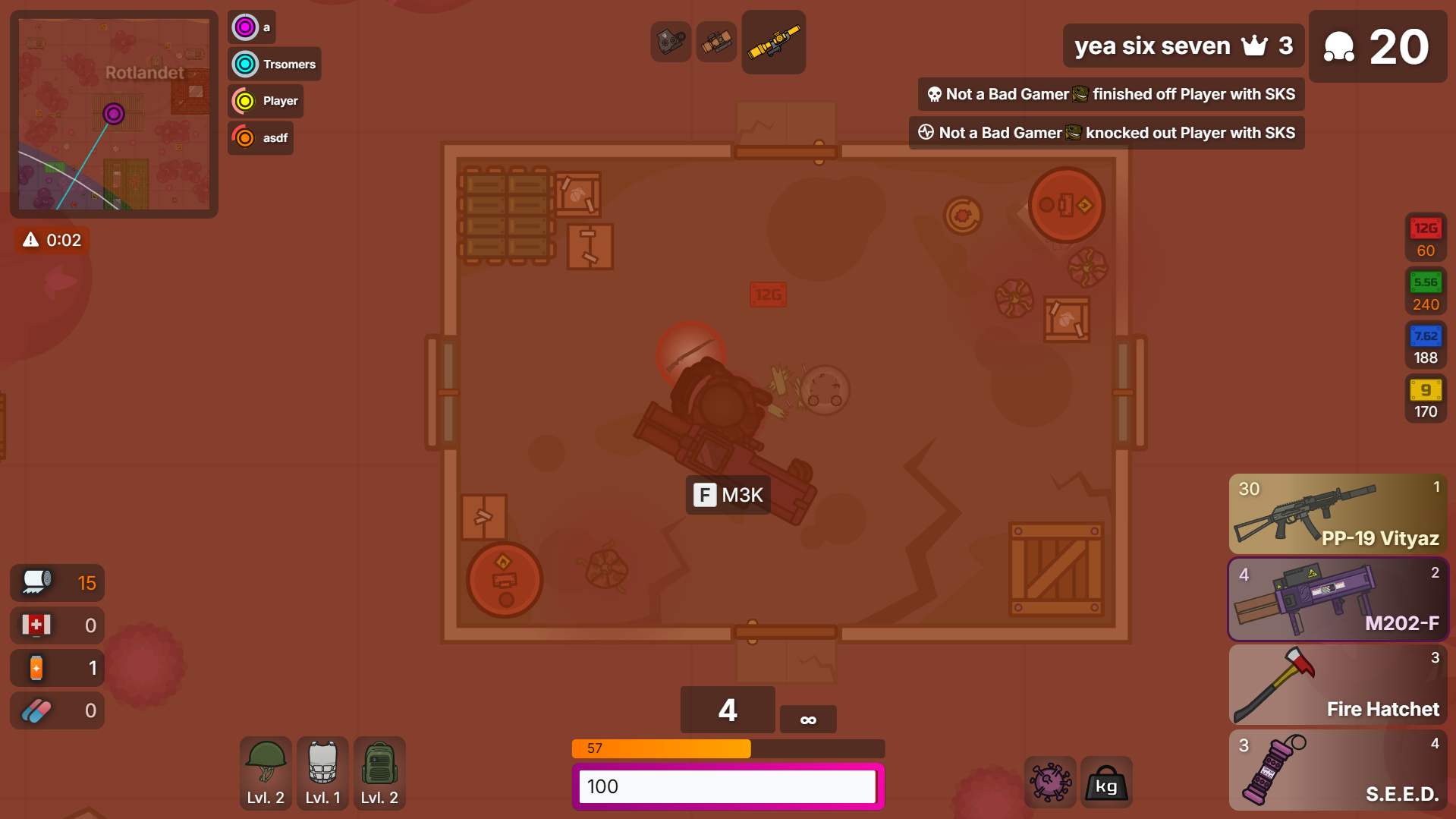Screen dimensions: 1456x819
Task: Select the tablets item slot
Action: click(57, 710)
